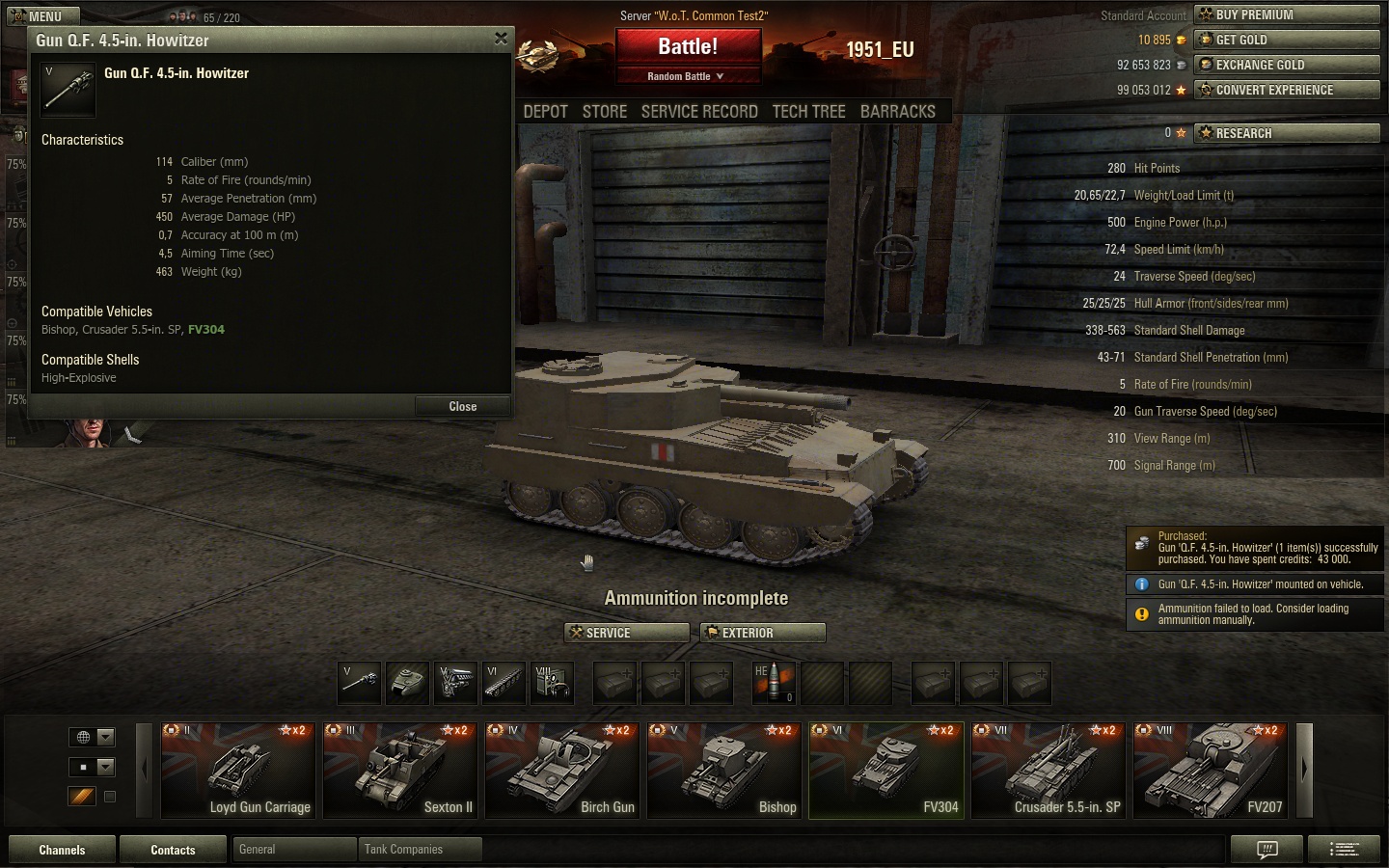Open the vehicle Service panel
Screen dimensions: 1389x868
[x=626, y=633]
